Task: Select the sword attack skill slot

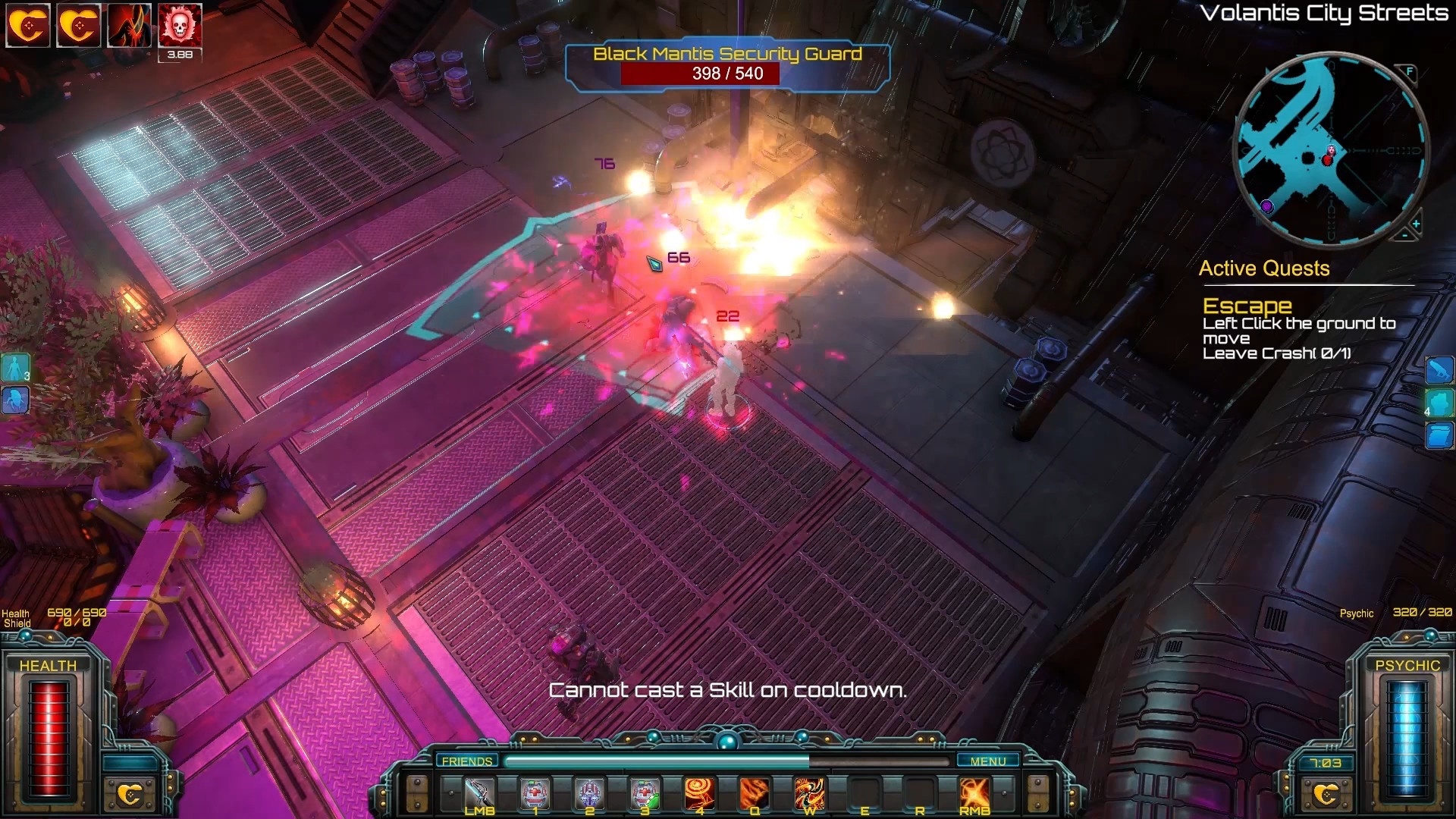Action: pyautogui.click(x=479, y=794)
